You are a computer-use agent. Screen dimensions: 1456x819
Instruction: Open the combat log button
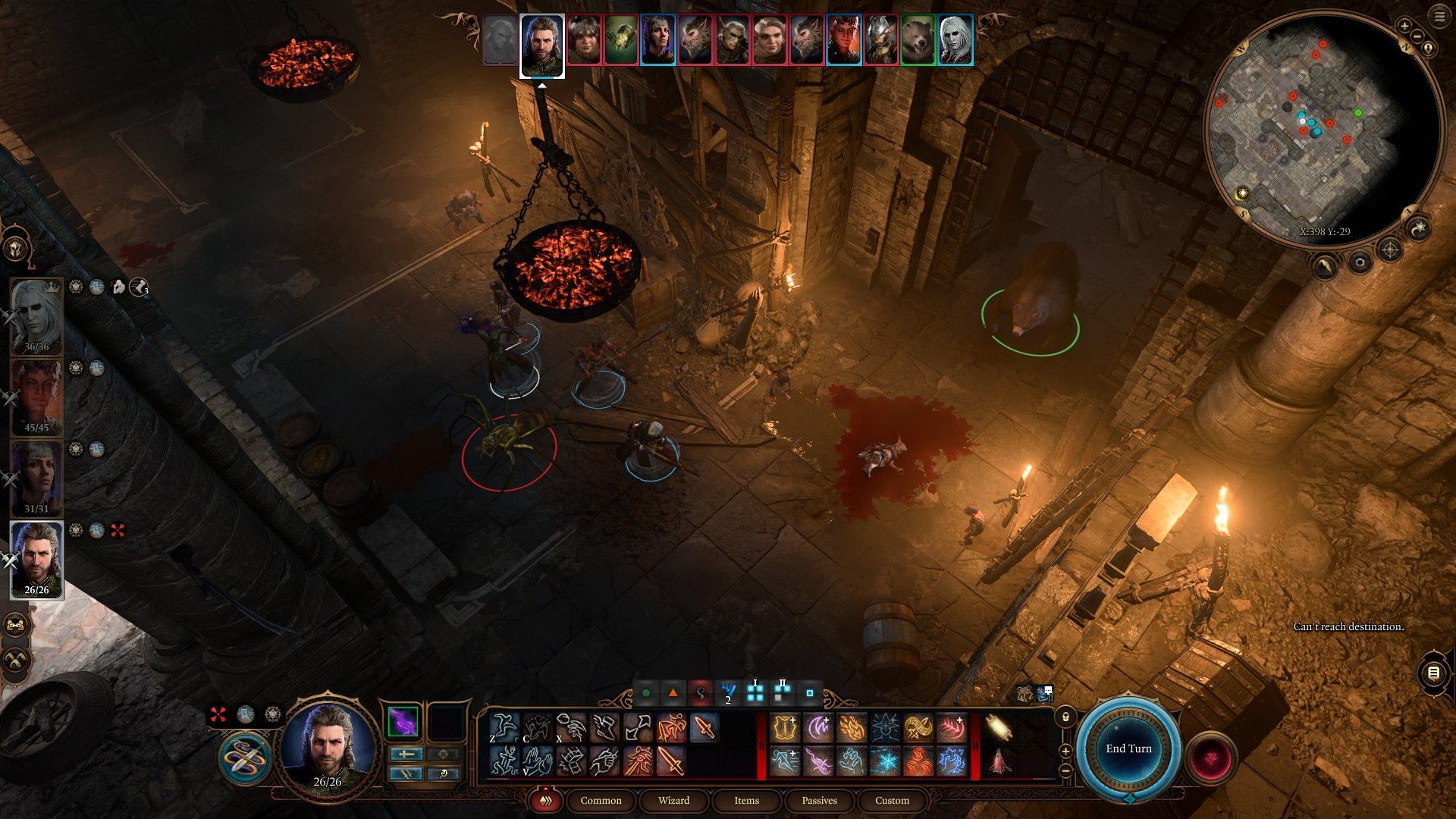pyautogui.click(x=1432, y=673)
